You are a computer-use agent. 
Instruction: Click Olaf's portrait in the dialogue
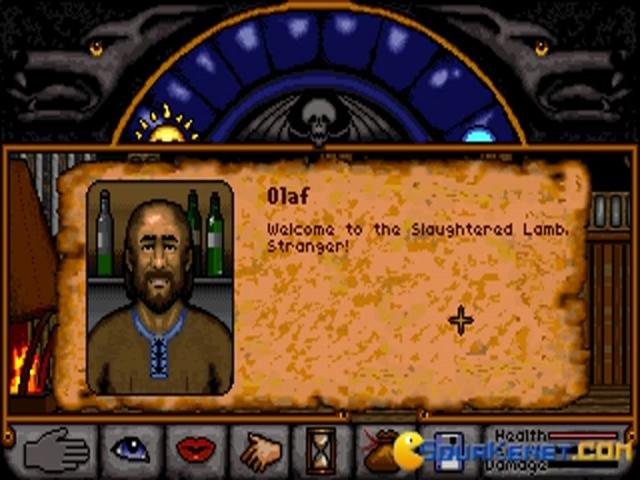[160, 287]
